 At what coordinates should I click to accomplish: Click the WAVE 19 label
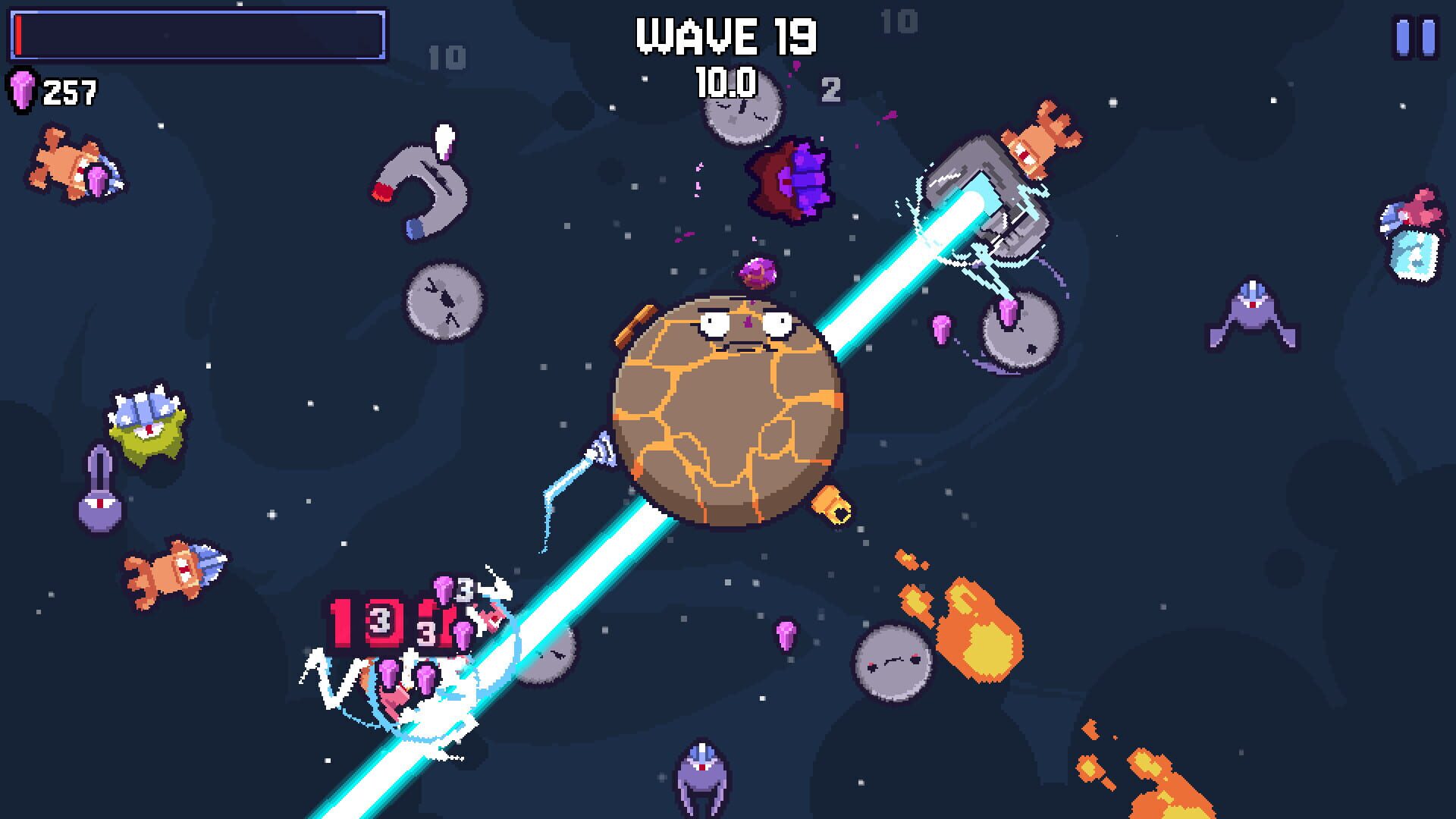pyautogui.click(x=728, y=34)
